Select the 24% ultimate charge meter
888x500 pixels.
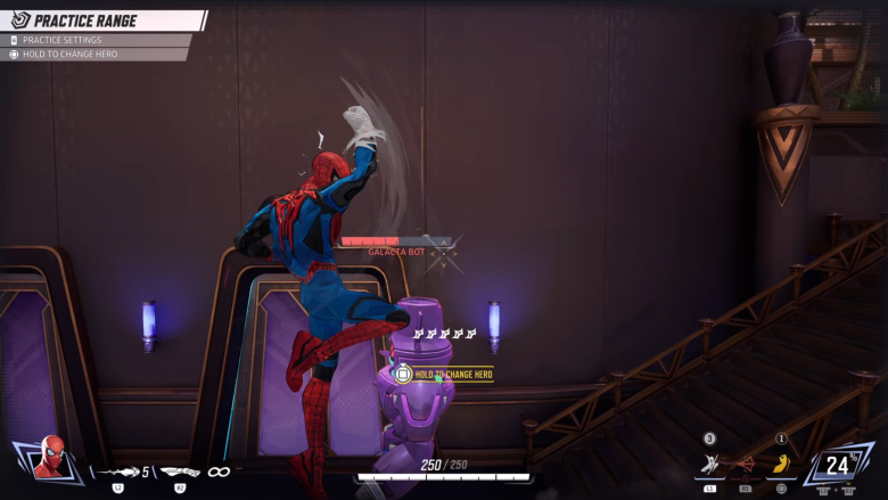pos(838,464)
